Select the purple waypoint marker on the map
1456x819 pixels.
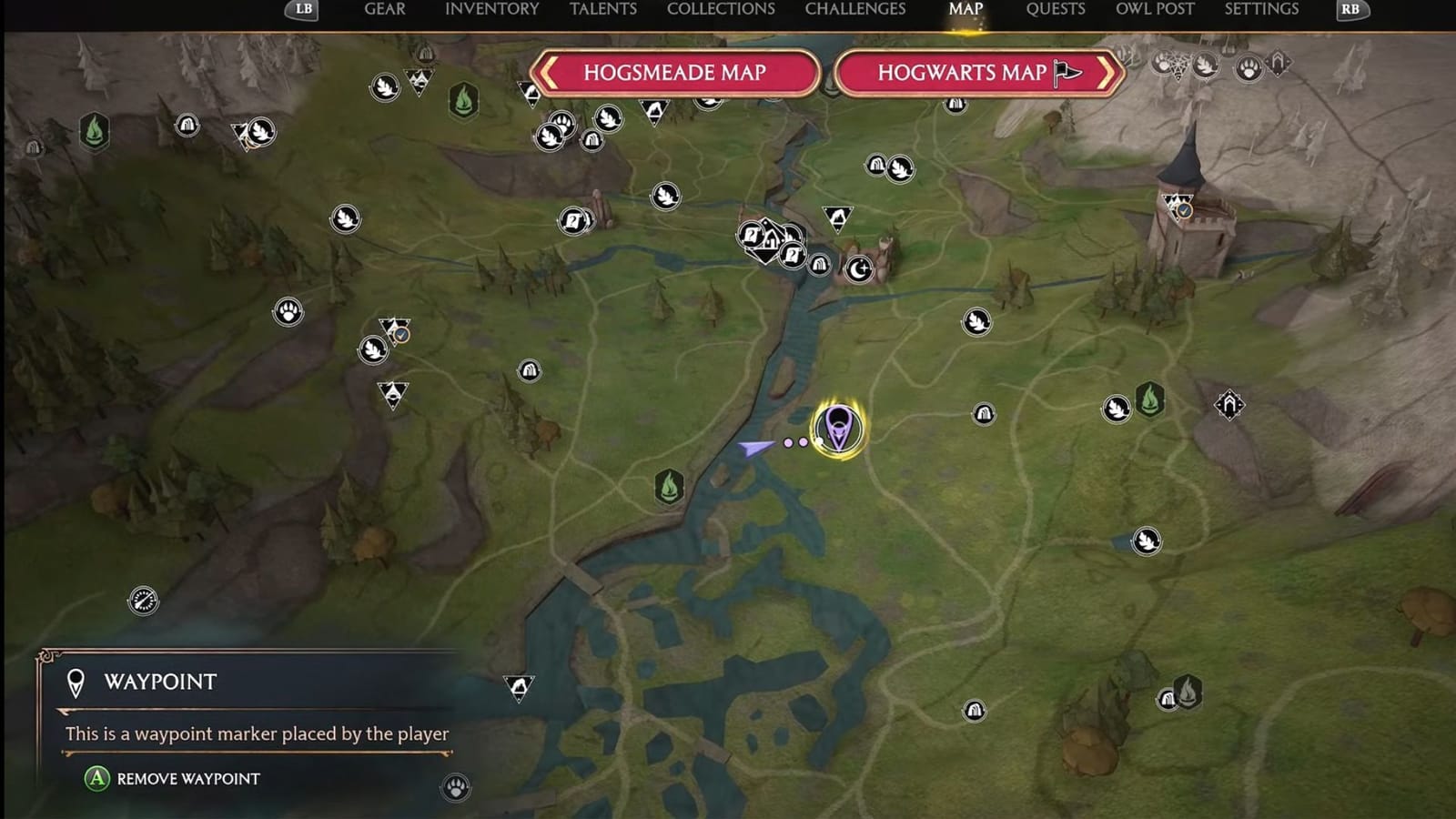pyautogui.click(x=837, y=428)
